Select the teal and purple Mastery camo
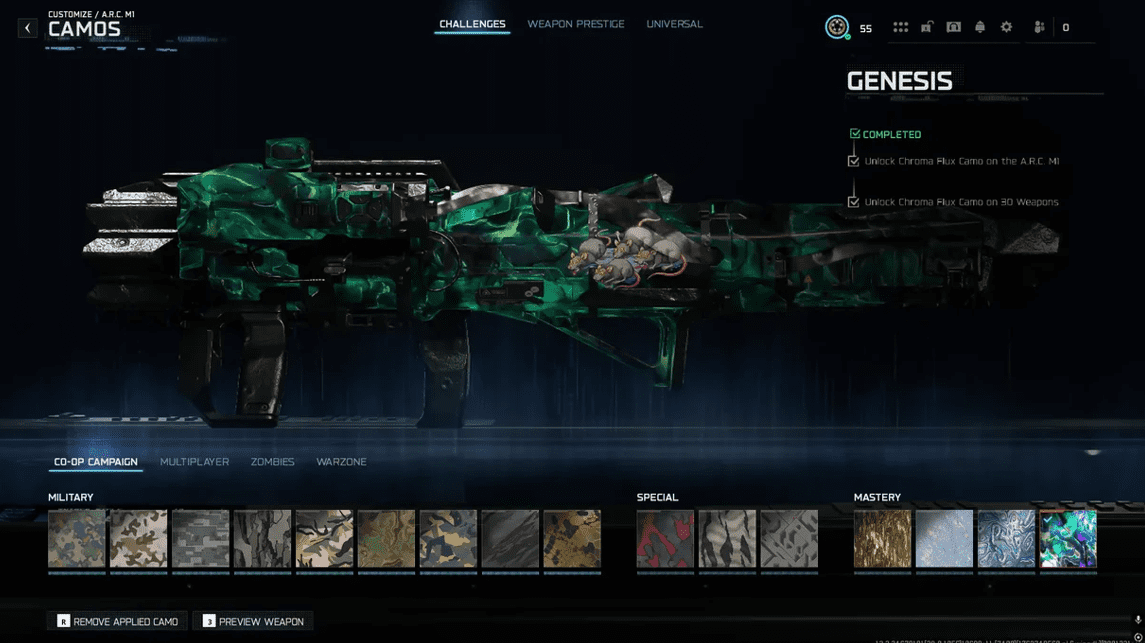The width and height of the screenshot is (1145, 643). tap(1068, 539)
